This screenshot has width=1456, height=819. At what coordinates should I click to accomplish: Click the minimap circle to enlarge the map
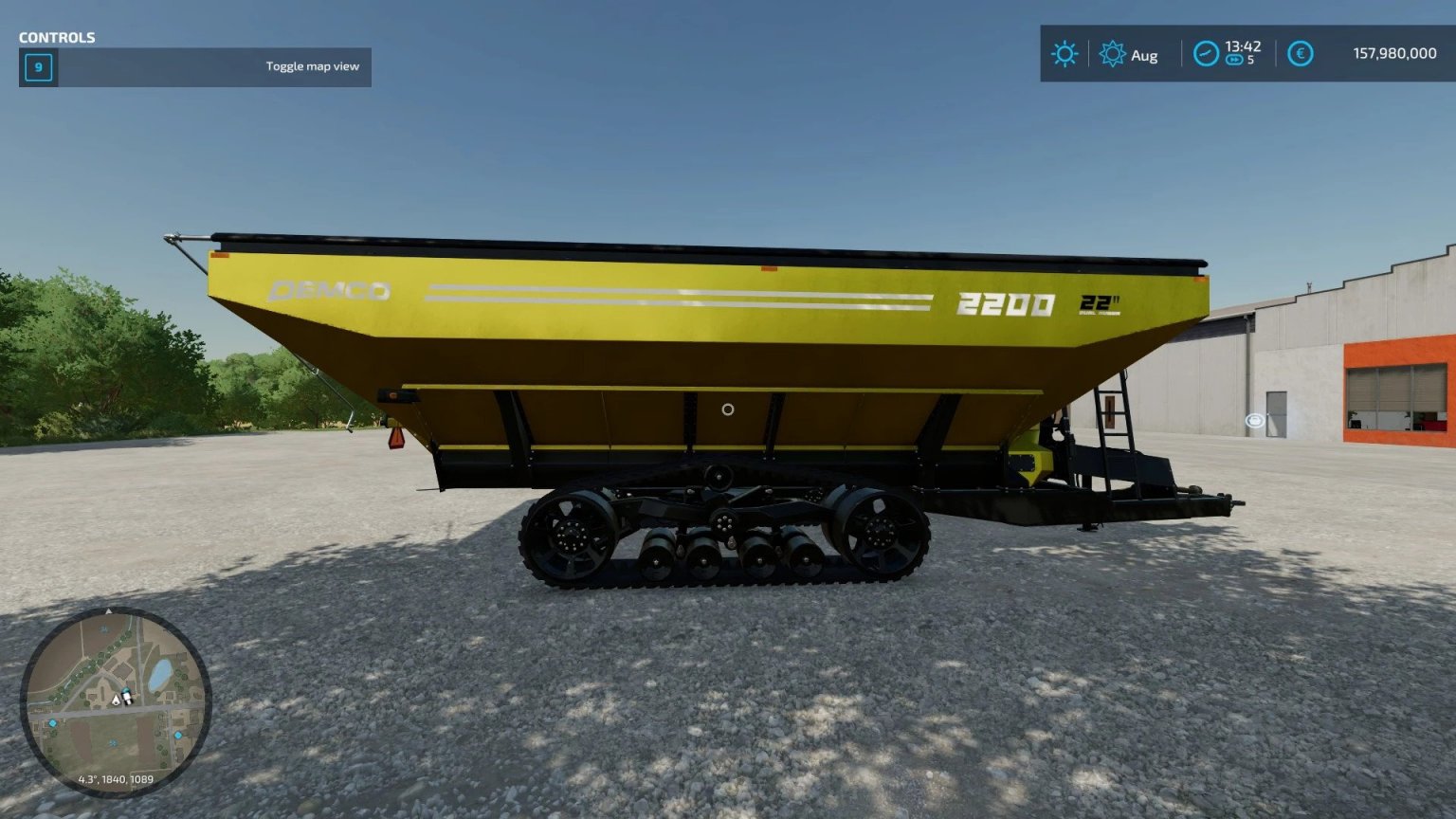[114, 701]
